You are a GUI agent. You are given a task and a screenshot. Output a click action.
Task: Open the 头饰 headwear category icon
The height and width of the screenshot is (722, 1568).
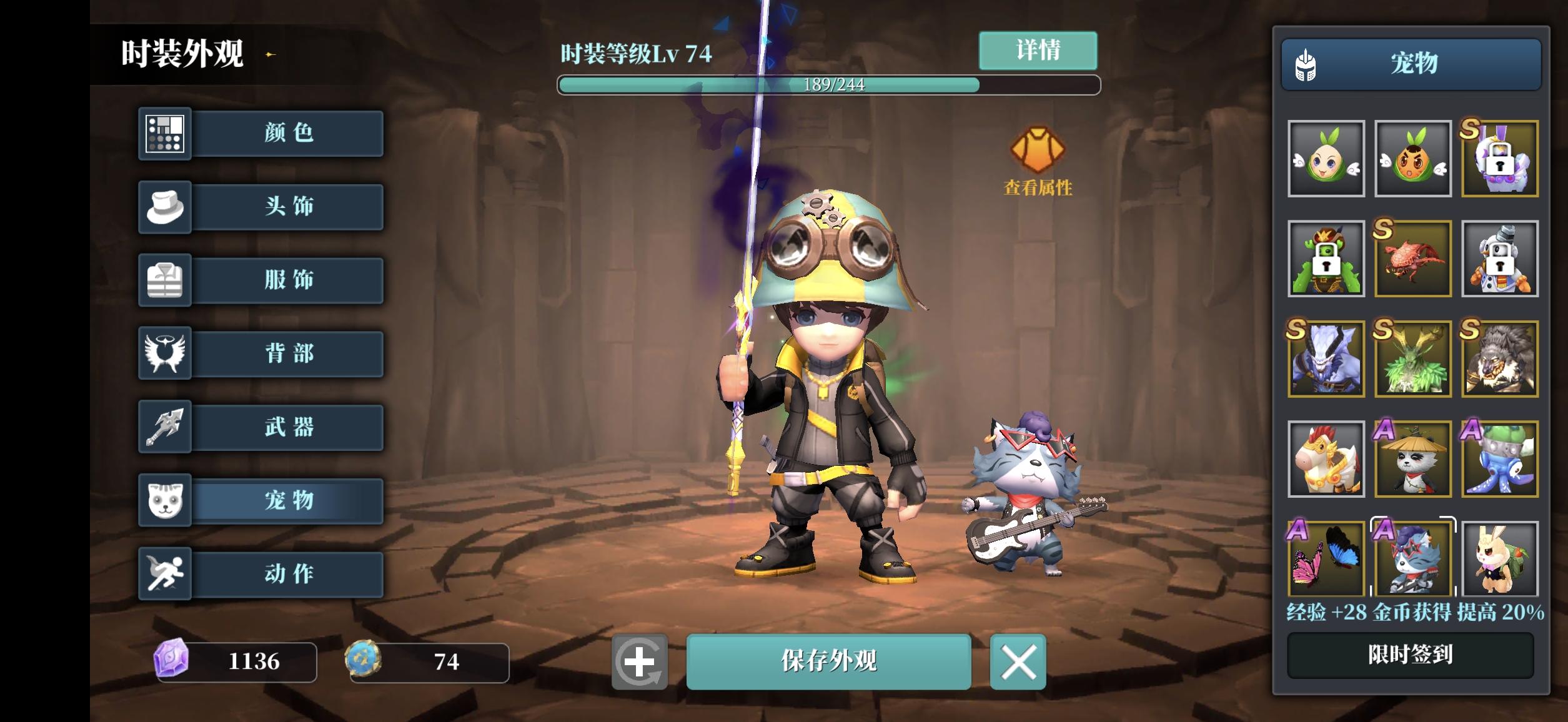[x=166, y=207]
